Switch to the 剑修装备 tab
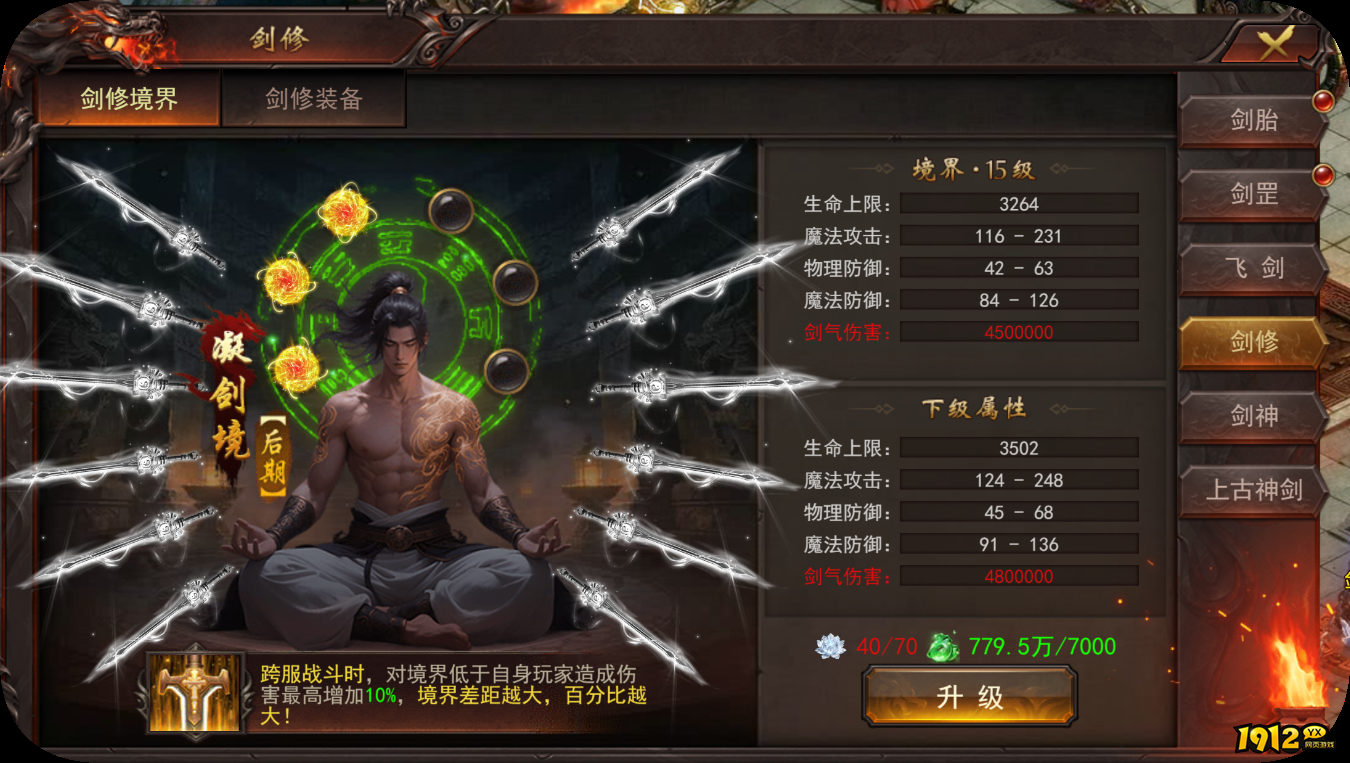Screen dimensions: 1350x763 (x=314, y=100)
